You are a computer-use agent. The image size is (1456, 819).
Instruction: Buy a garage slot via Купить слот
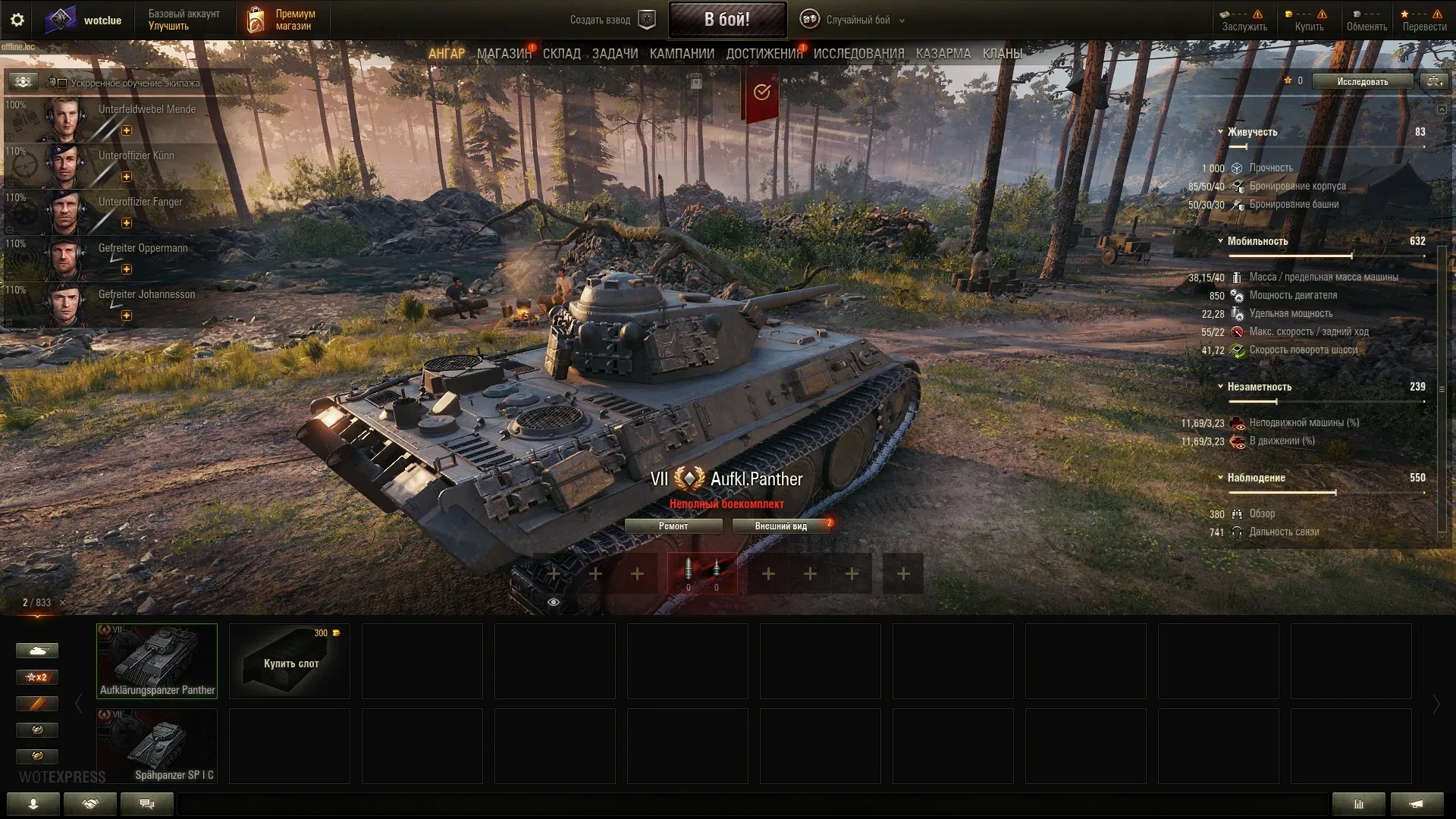[290, 661]
